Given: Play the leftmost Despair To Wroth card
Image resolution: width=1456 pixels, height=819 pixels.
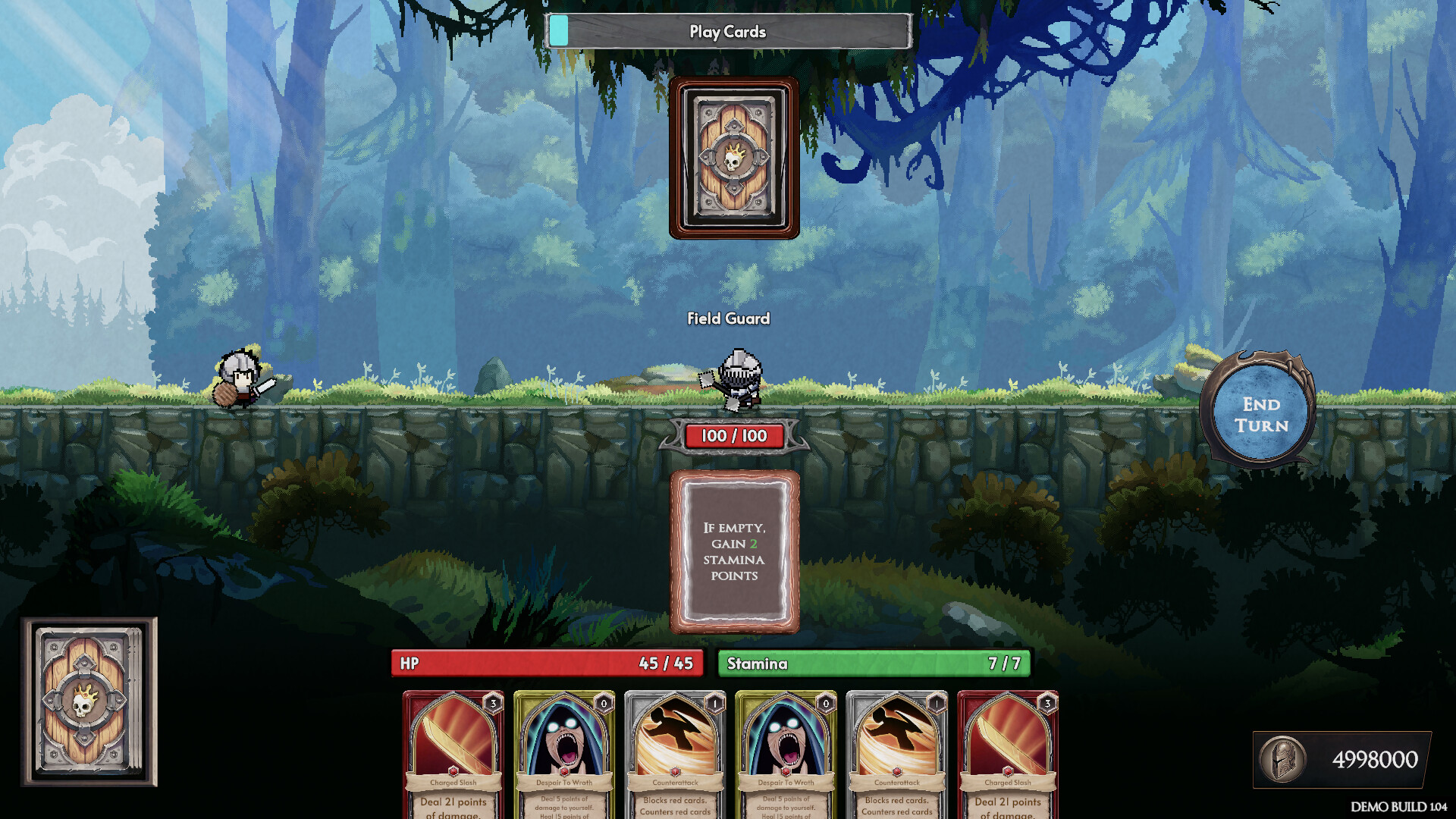Looking at the screenshot, I should (563, 751).
